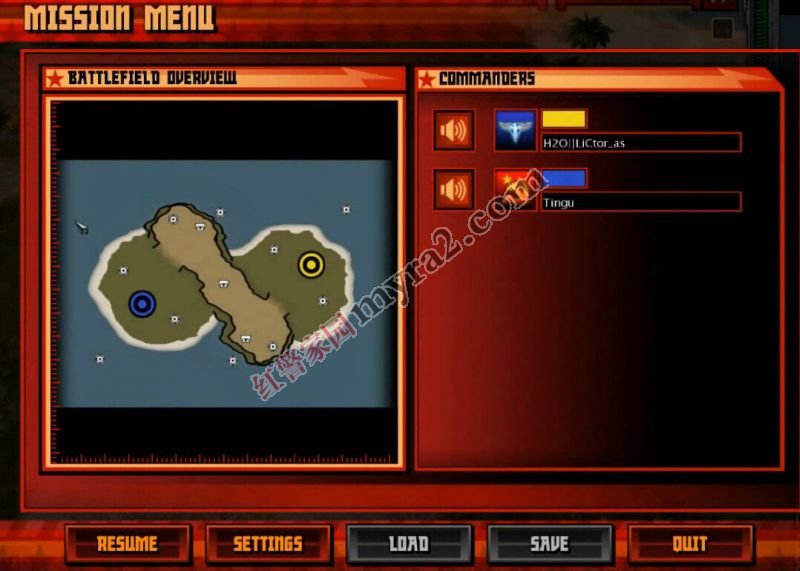
Task: Select the blue commander color swatch
Action: (x=564, y=179)
